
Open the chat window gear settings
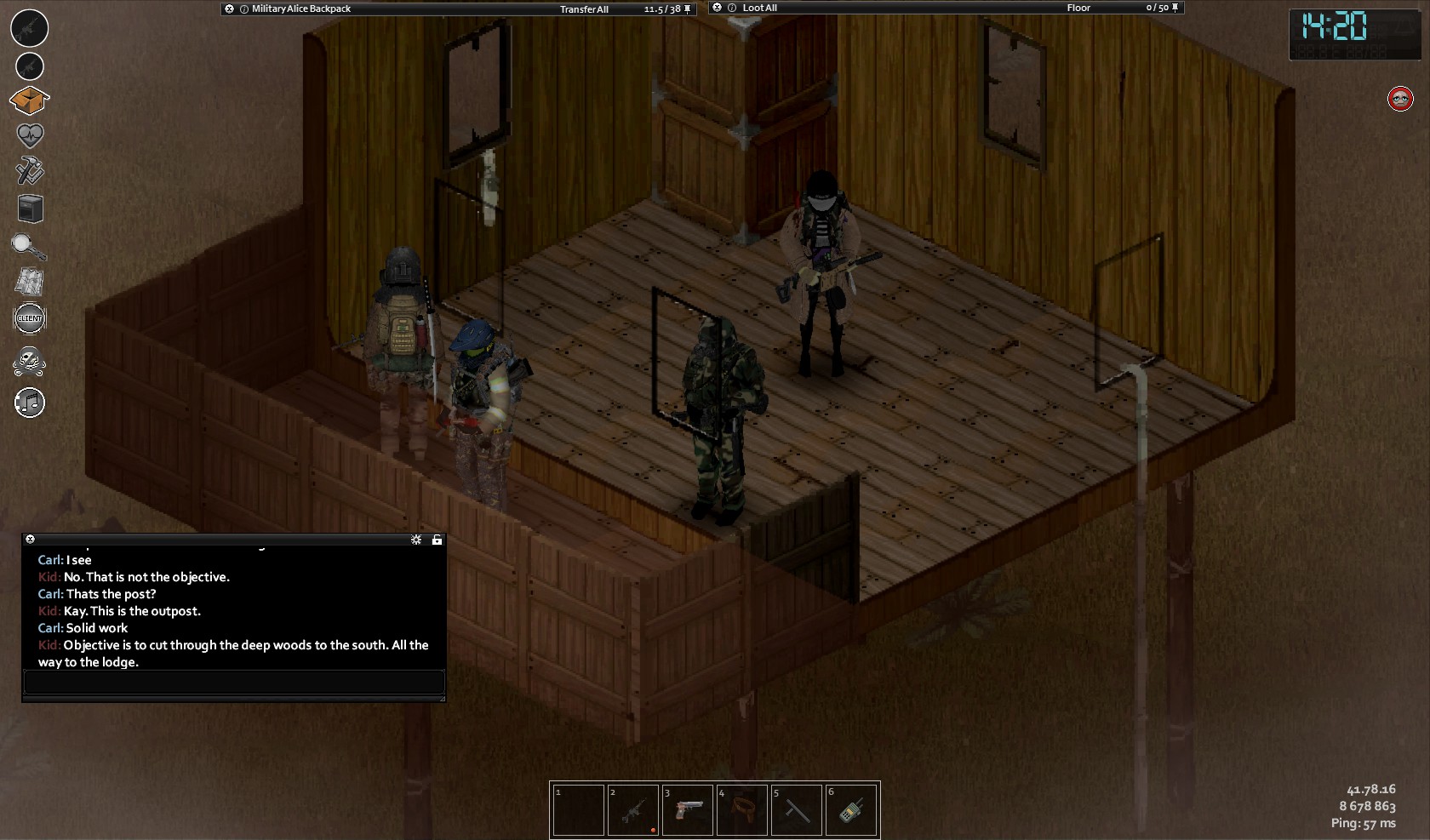pyautogui.click(x=416, y=540)
